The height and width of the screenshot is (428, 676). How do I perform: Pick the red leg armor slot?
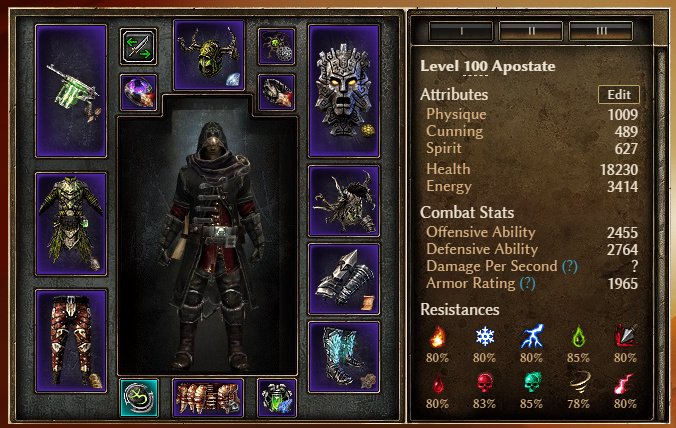tap(70, 340)
